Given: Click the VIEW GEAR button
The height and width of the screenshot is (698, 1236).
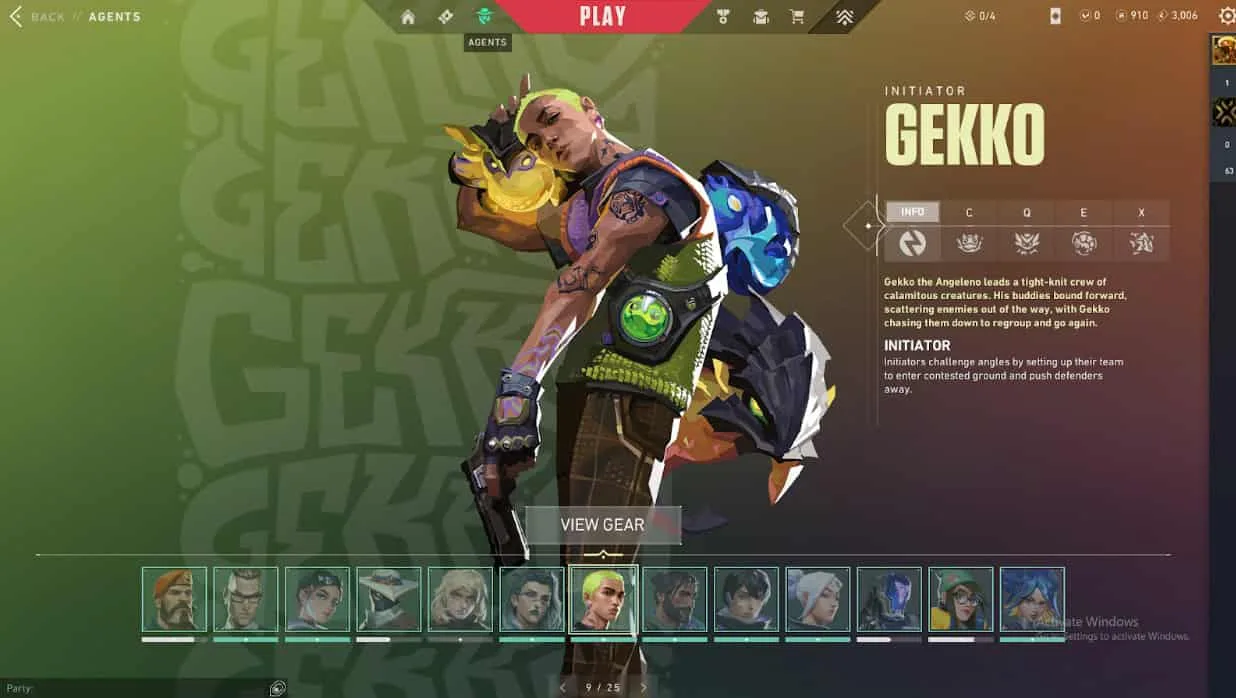Looking at the screenshot, I should (x=602, y=525).
